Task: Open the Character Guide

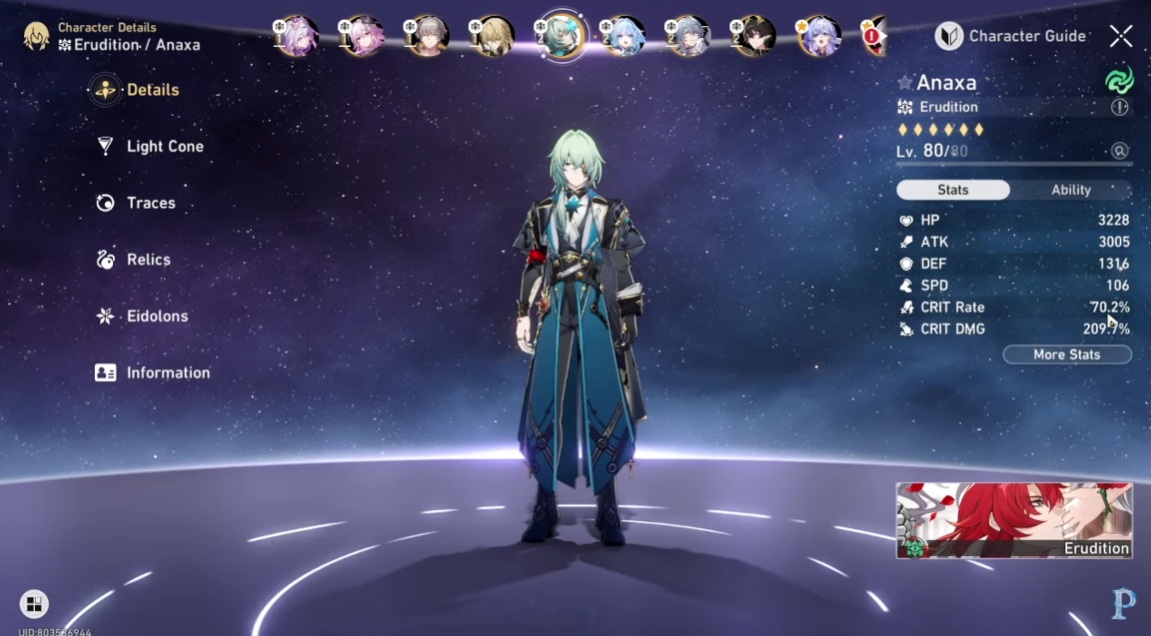Action: (x=1011, y=36)
